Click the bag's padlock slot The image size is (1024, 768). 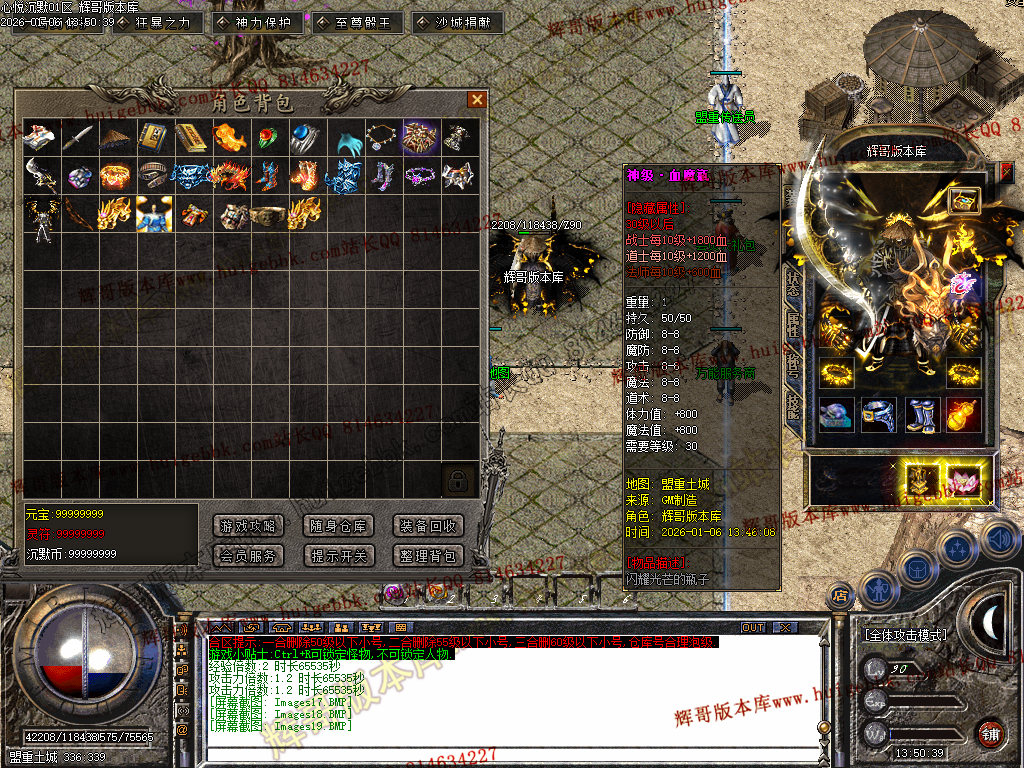pos(457,480)
